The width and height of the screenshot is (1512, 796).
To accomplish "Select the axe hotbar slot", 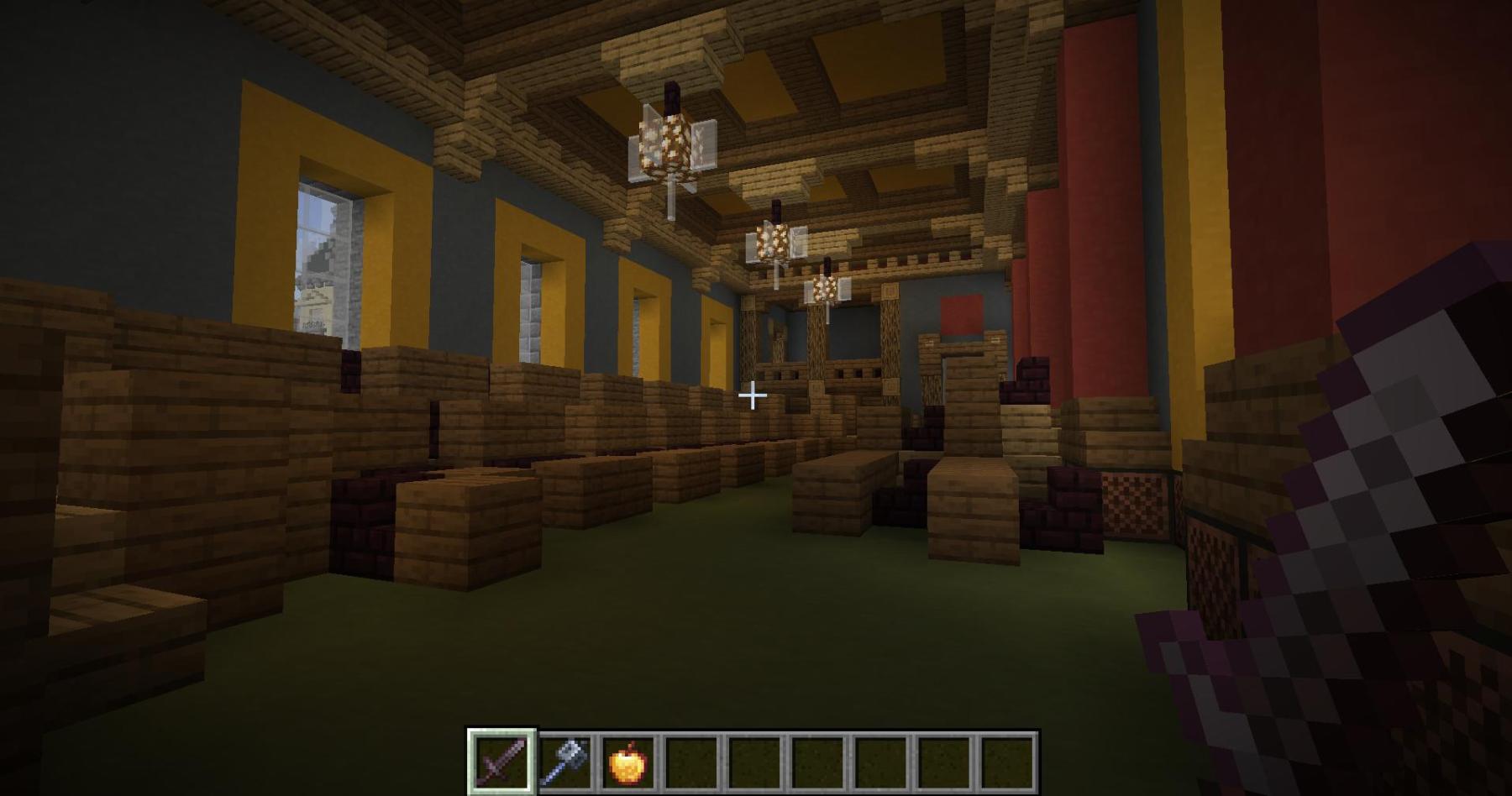I will click(x=566, y=762).
